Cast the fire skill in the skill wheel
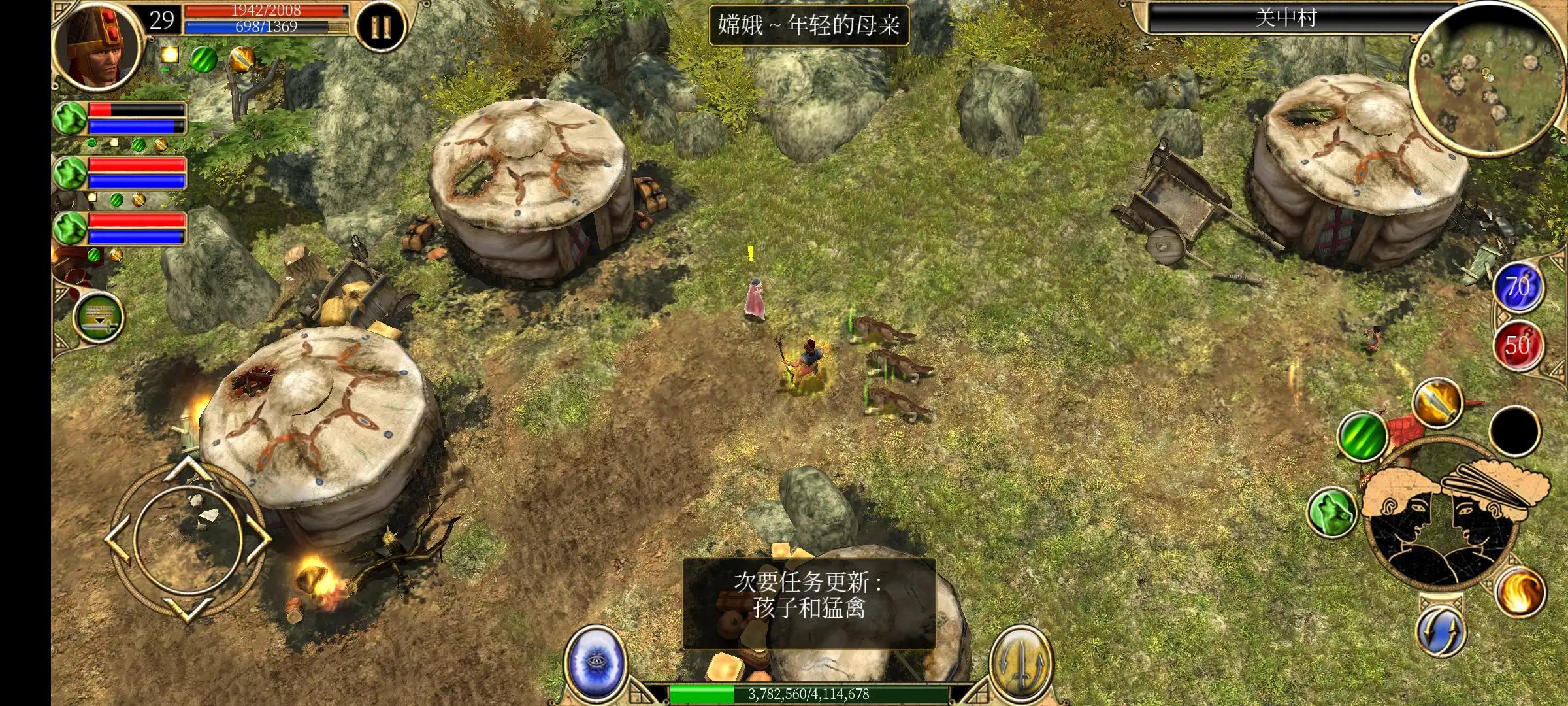This screenshot has height=706, width=1568. pyautogui.click(x=1518, y=590)
